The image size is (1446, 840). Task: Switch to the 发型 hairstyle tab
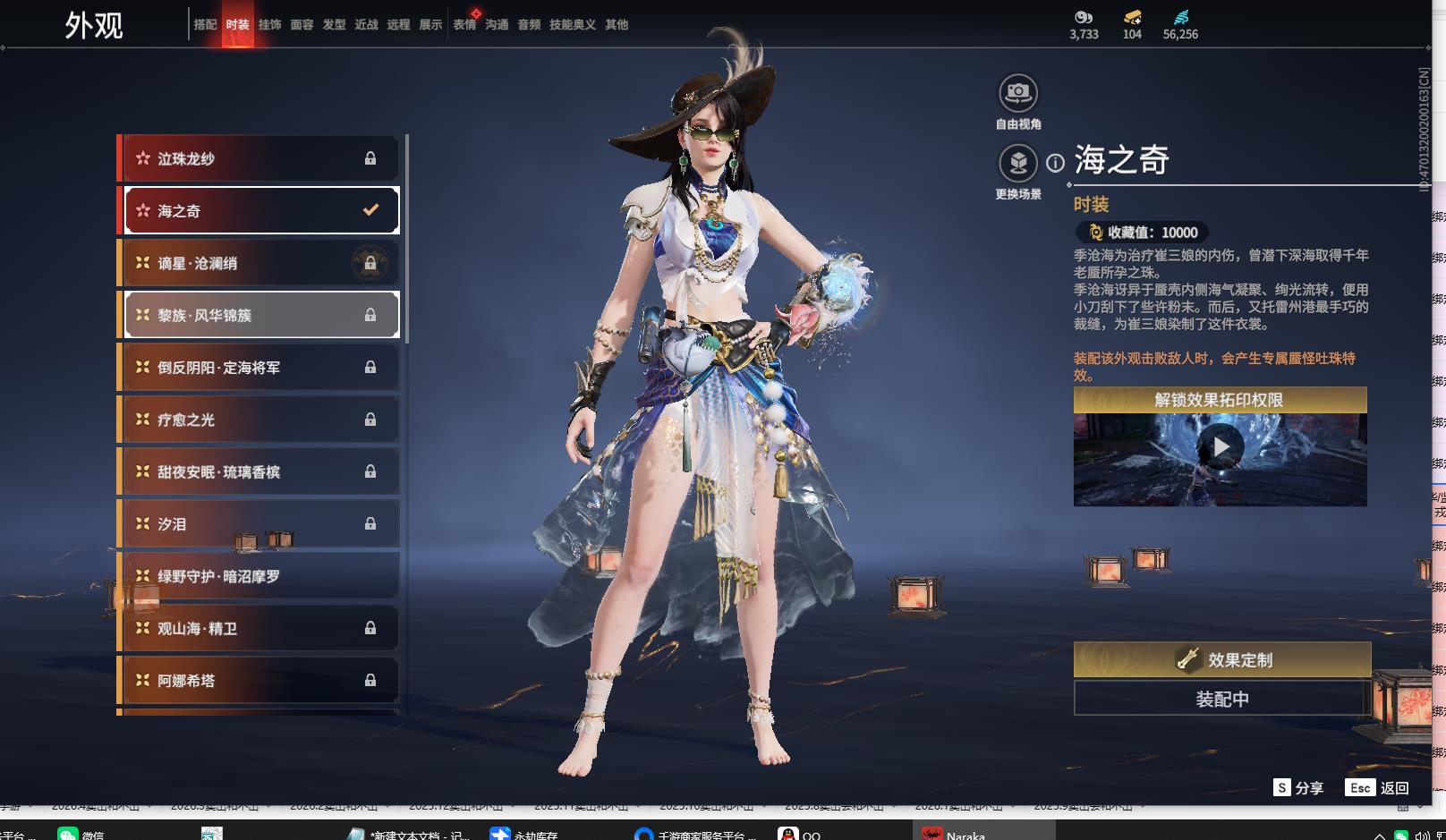(x=334, y=25)
